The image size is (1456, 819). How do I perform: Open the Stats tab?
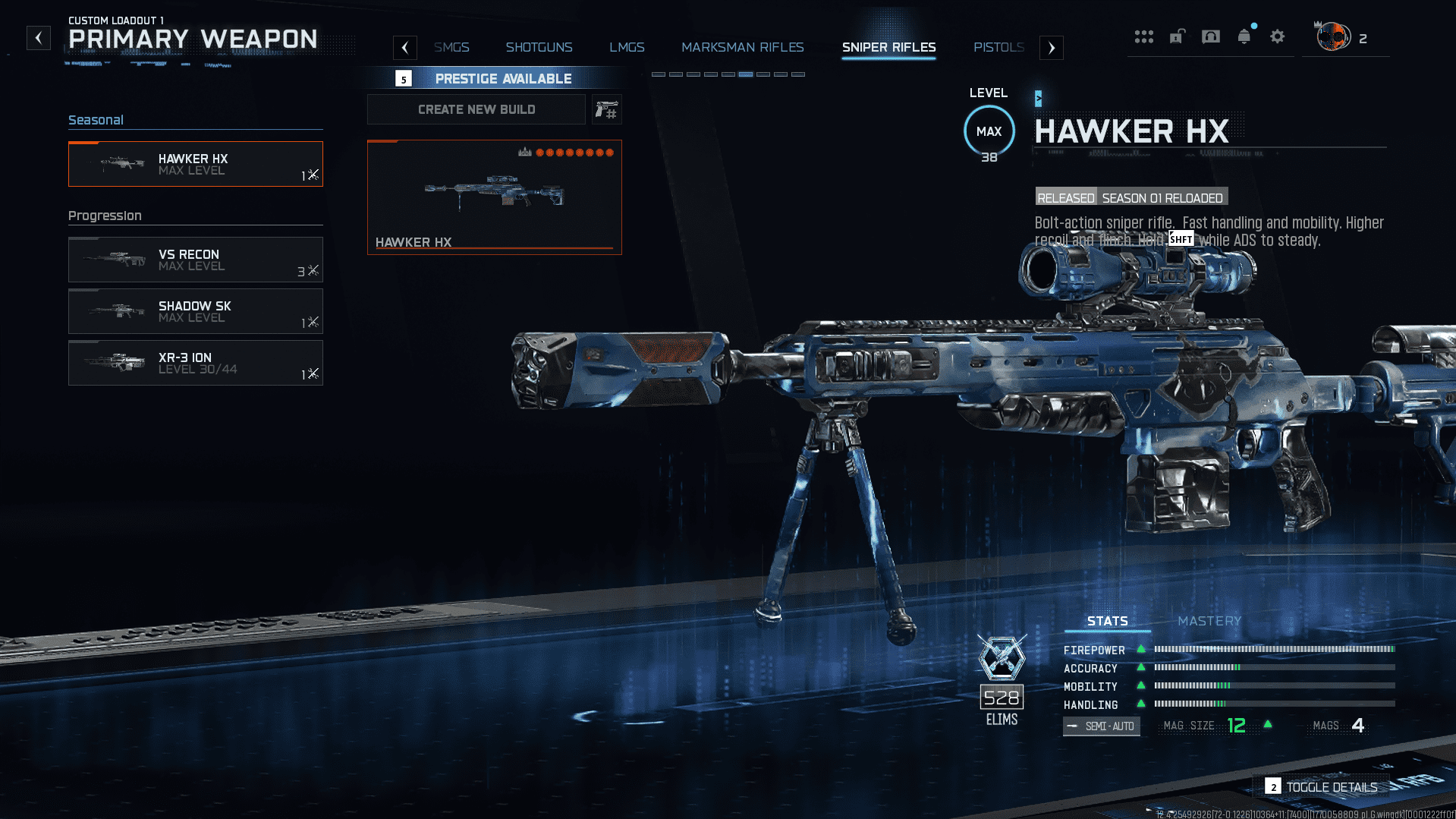1107,621
